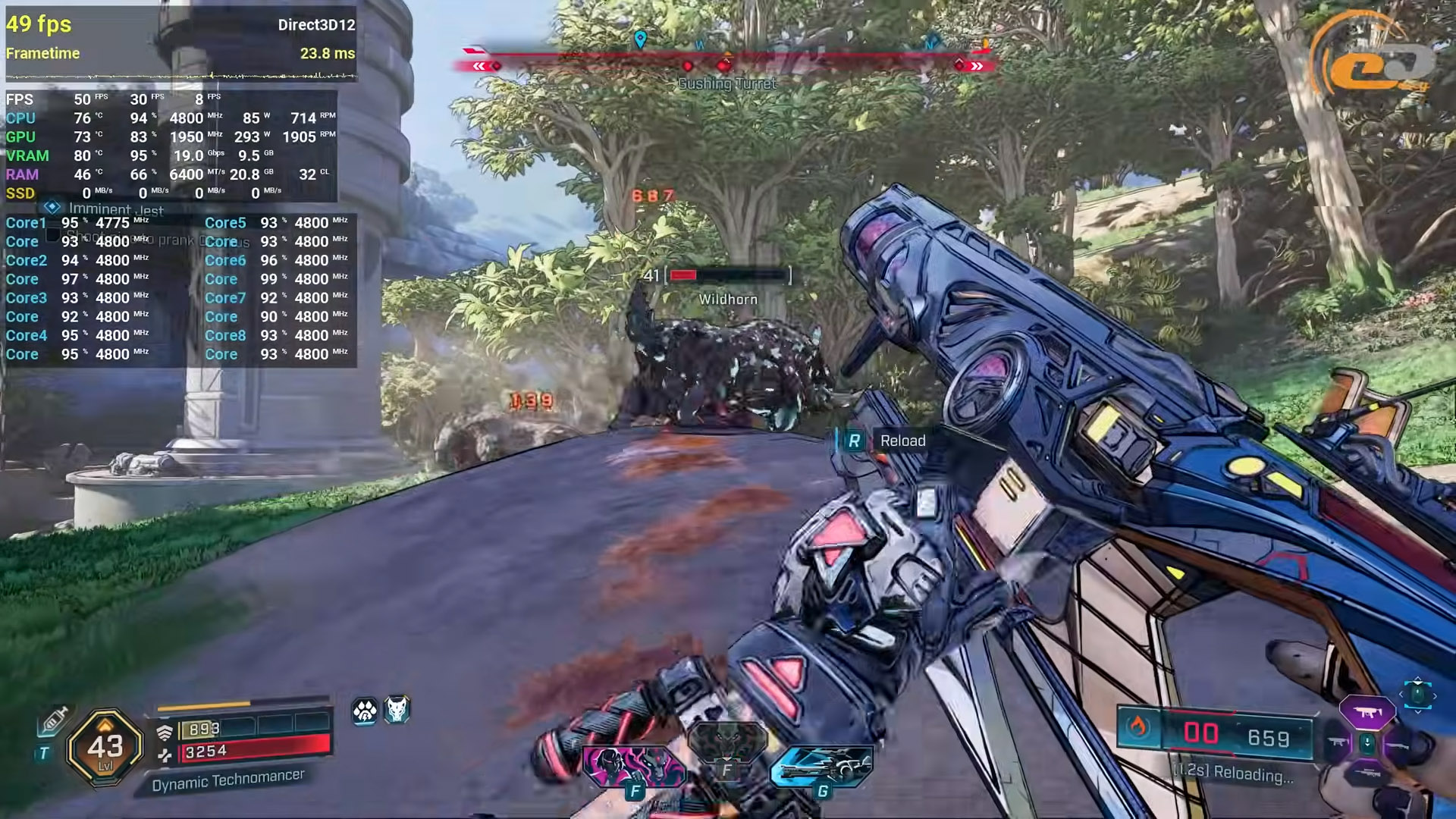Click the blue waypoint marker on compass
The width and height of the screenshot is (1456, 819).
pos(640,39)
